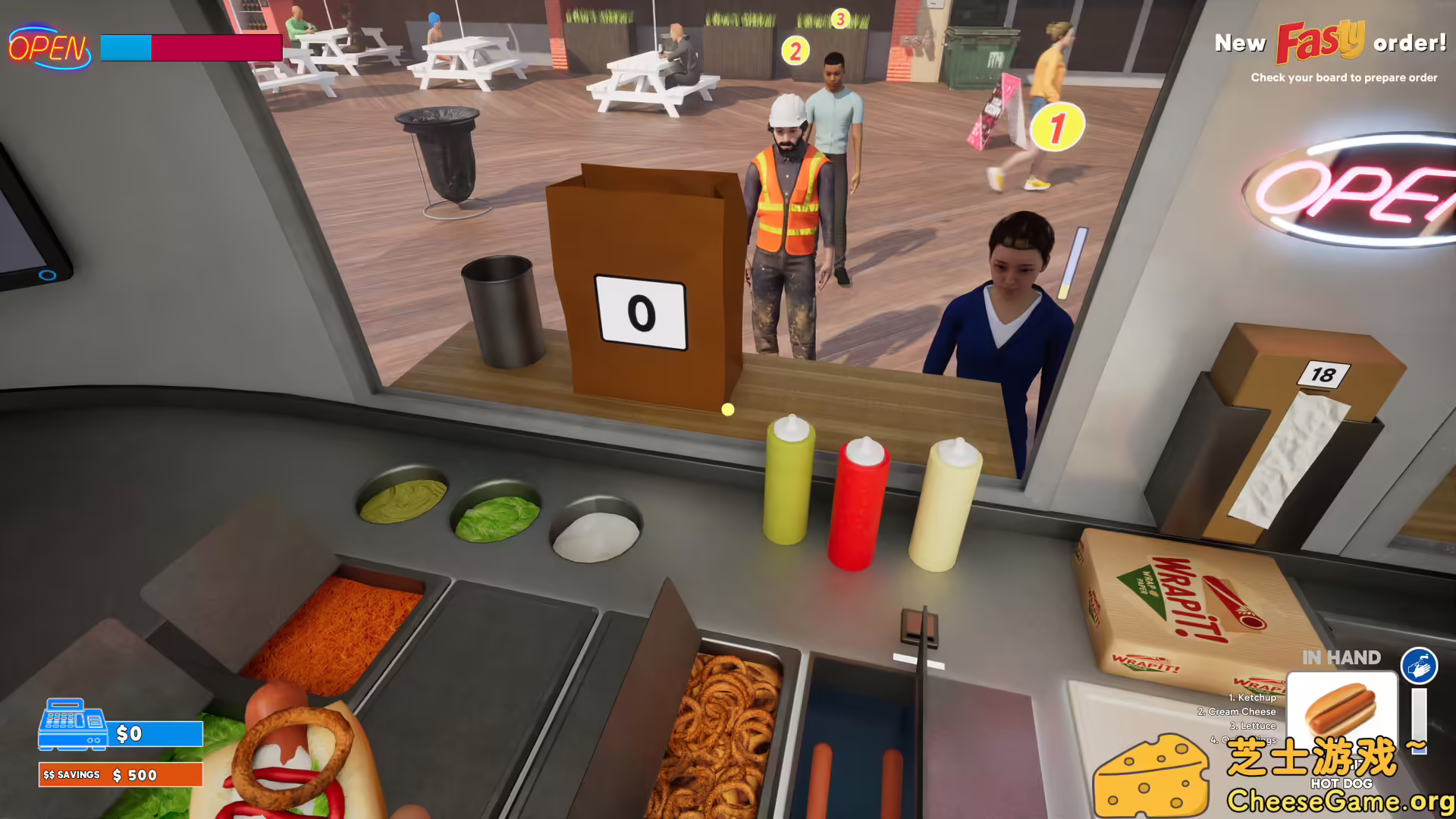This screenshot has width=1456, height=819.
Task: Expand customer 3 order marker
Action: point(839,20)
